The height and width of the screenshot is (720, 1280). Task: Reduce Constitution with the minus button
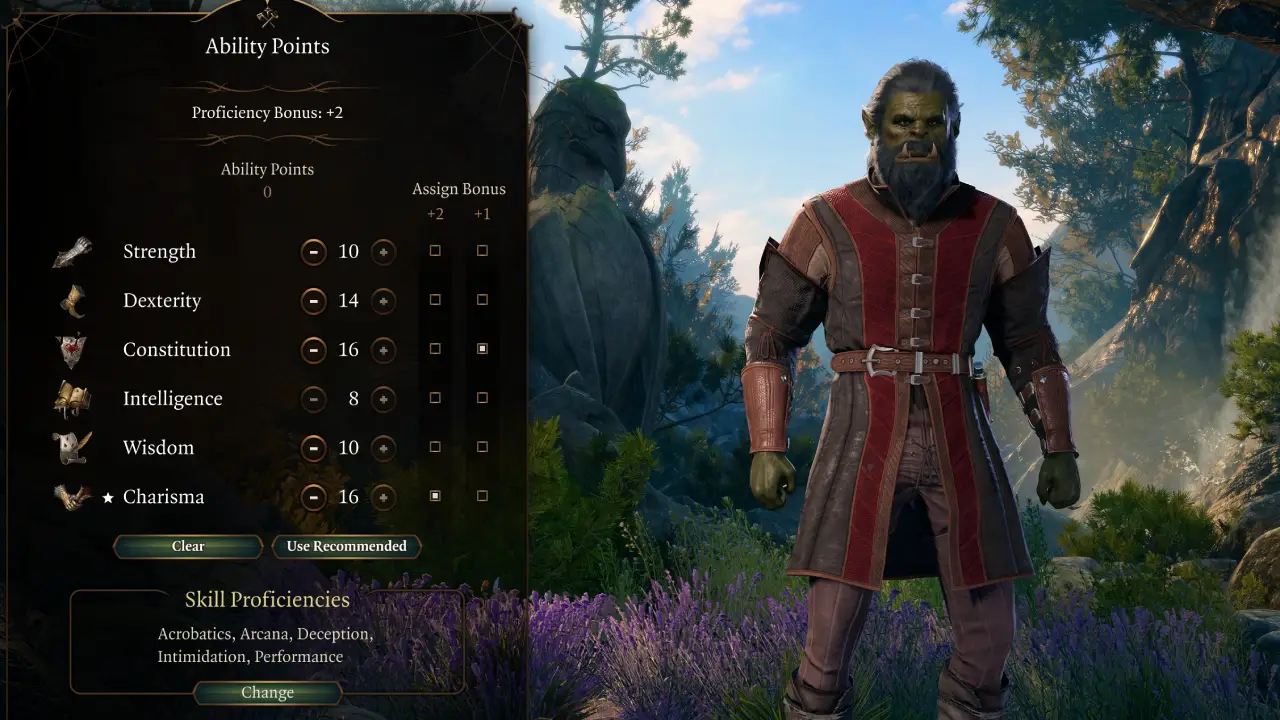[314, 350]
